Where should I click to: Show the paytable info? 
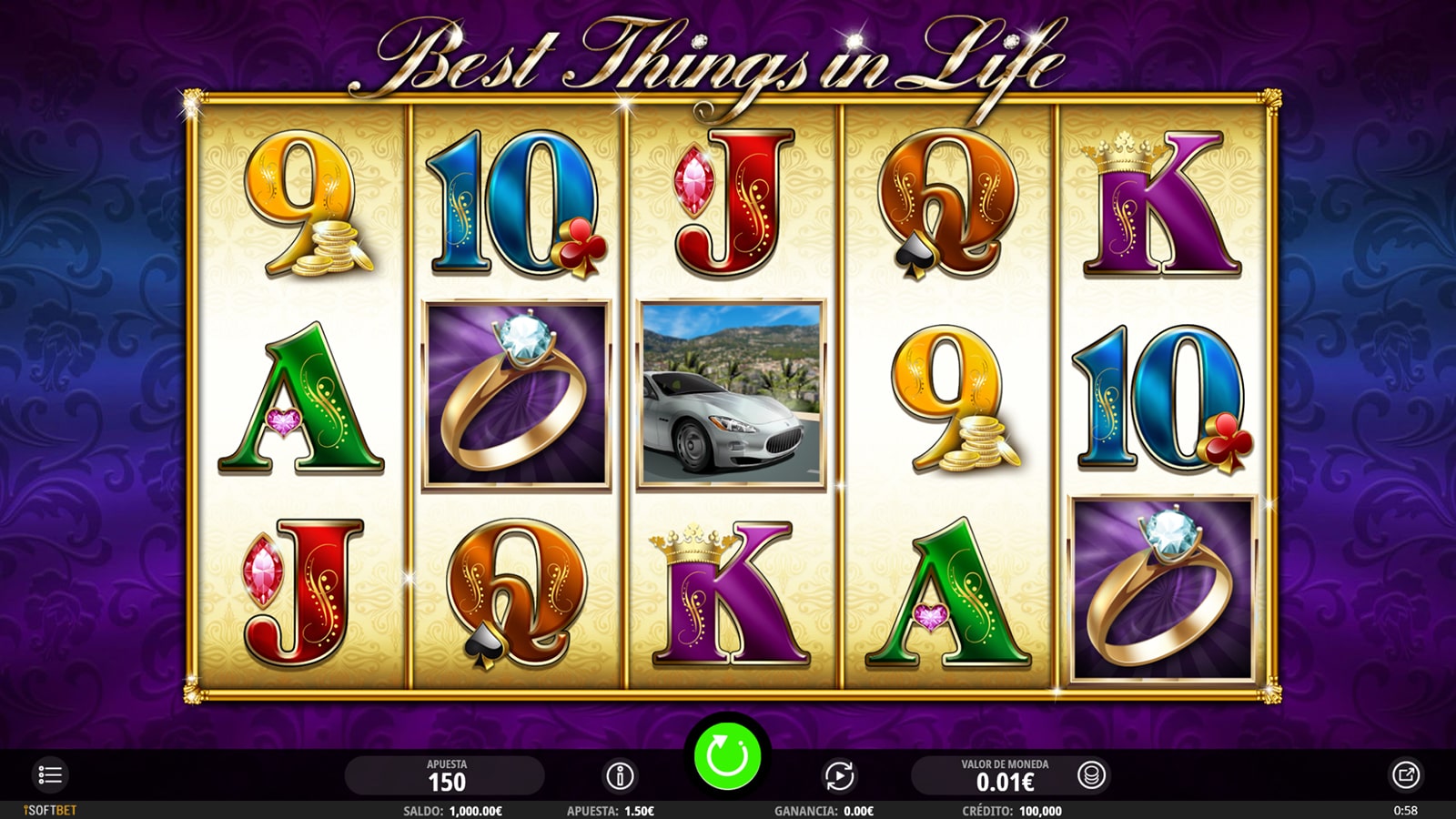[x=620, y=776]
